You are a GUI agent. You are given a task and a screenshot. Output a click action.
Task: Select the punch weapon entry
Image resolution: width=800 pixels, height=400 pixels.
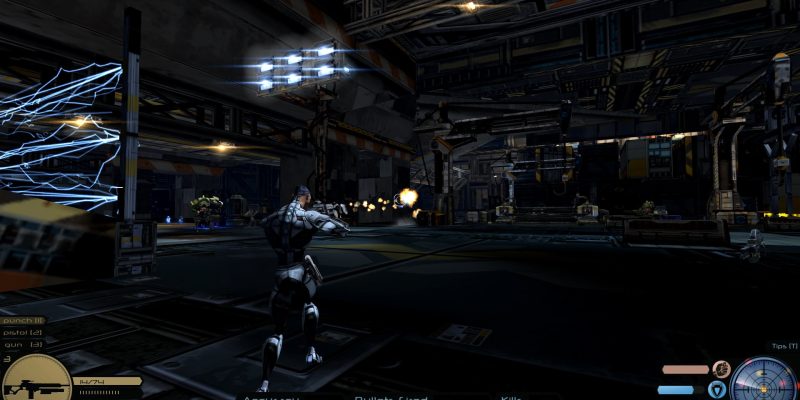point(22,319)
